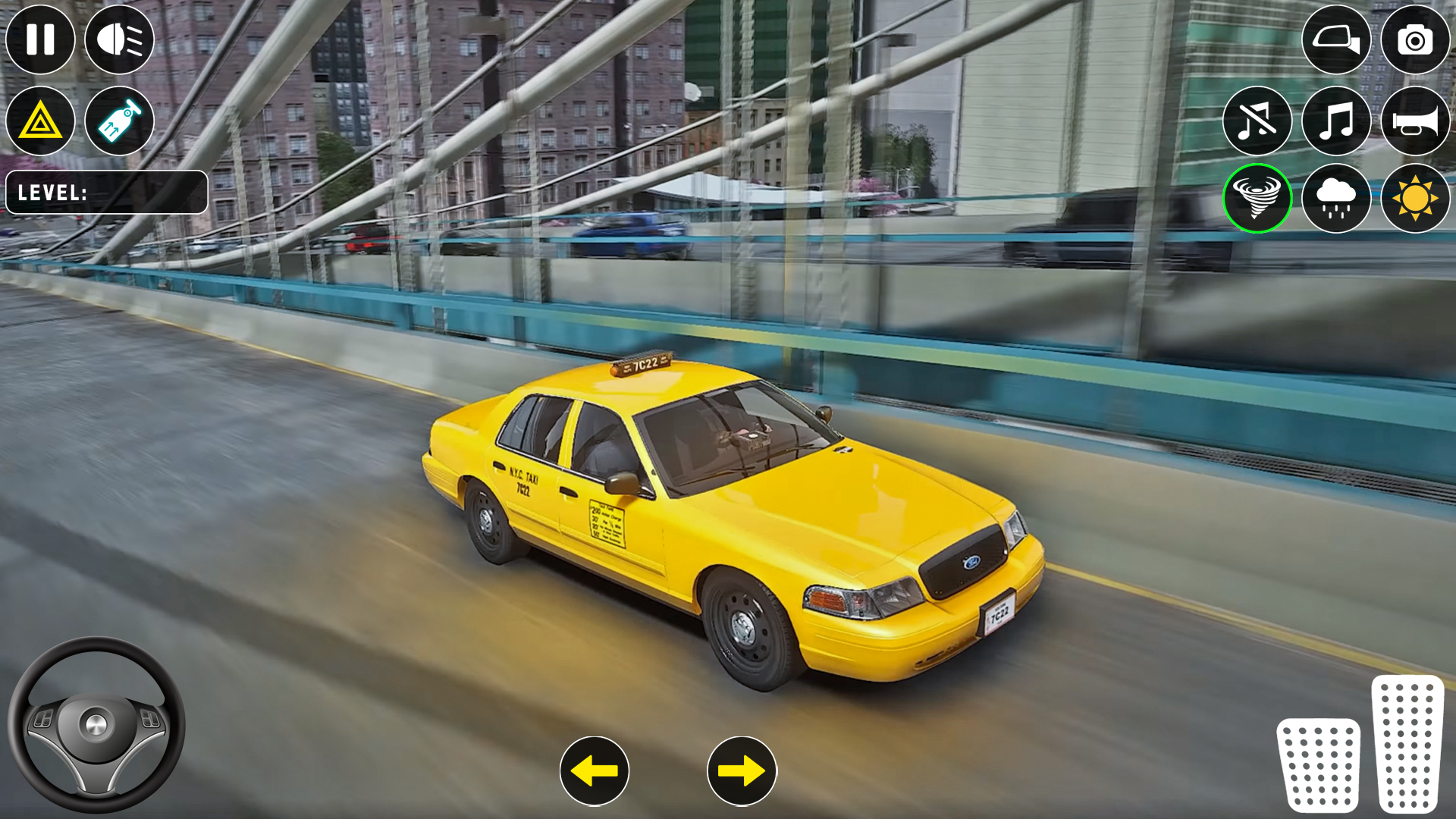Open the pause menu

click(39, 39)
